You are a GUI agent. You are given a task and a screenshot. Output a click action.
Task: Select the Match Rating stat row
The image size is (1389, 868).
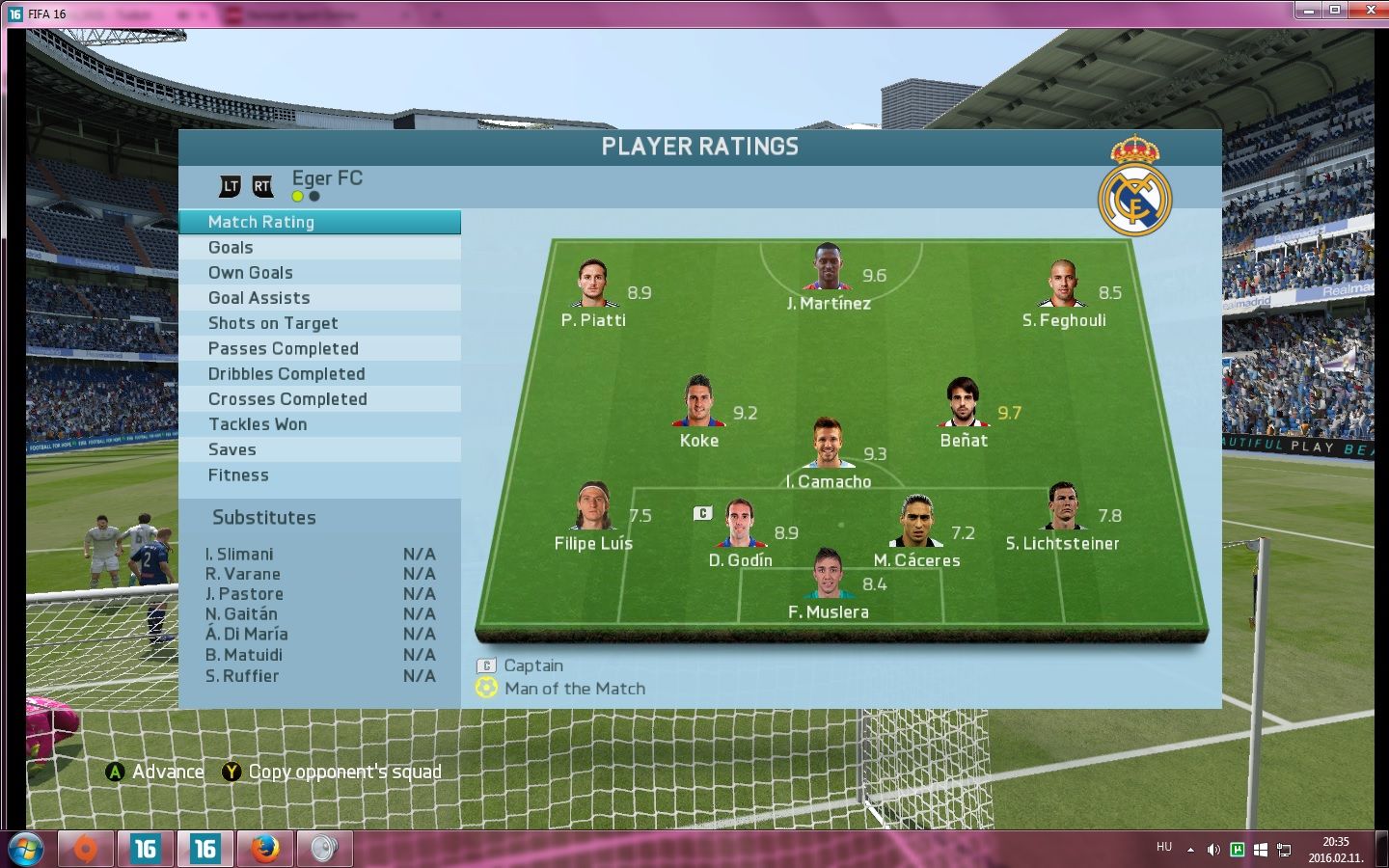point(319,222)
